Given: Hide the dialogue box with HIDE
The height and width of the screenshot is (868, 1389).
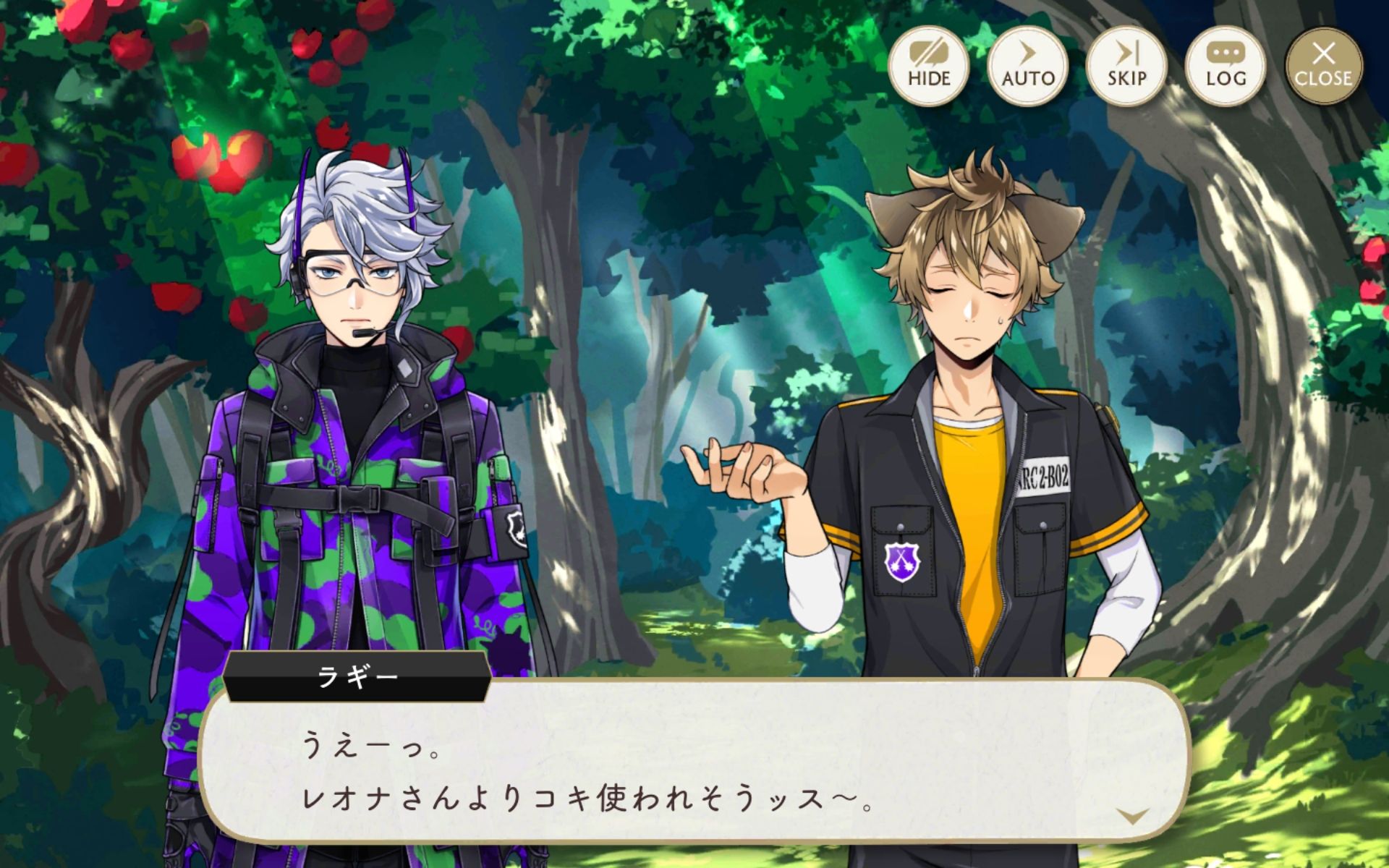Looking at the screenshot, I should point(929,66).
